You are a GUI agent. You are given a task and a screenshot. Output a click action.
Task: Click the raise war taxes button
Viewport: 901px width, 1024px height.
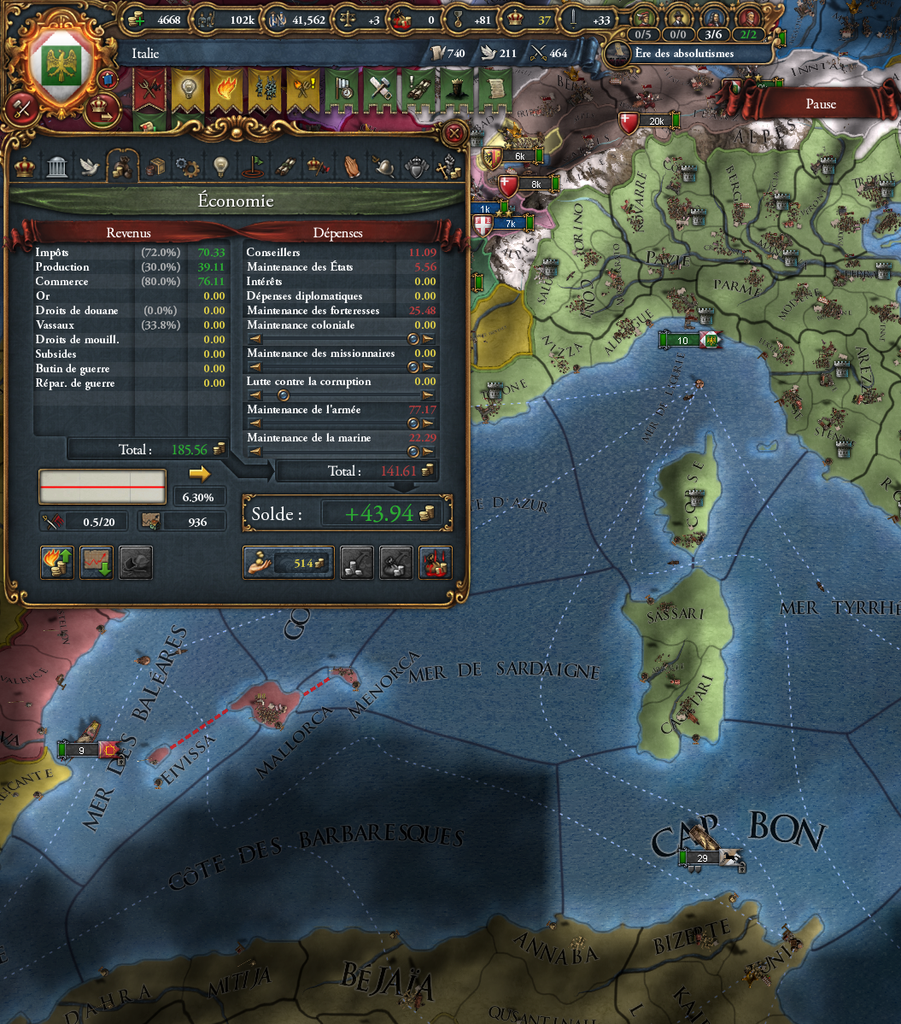[x=57, y=563]
